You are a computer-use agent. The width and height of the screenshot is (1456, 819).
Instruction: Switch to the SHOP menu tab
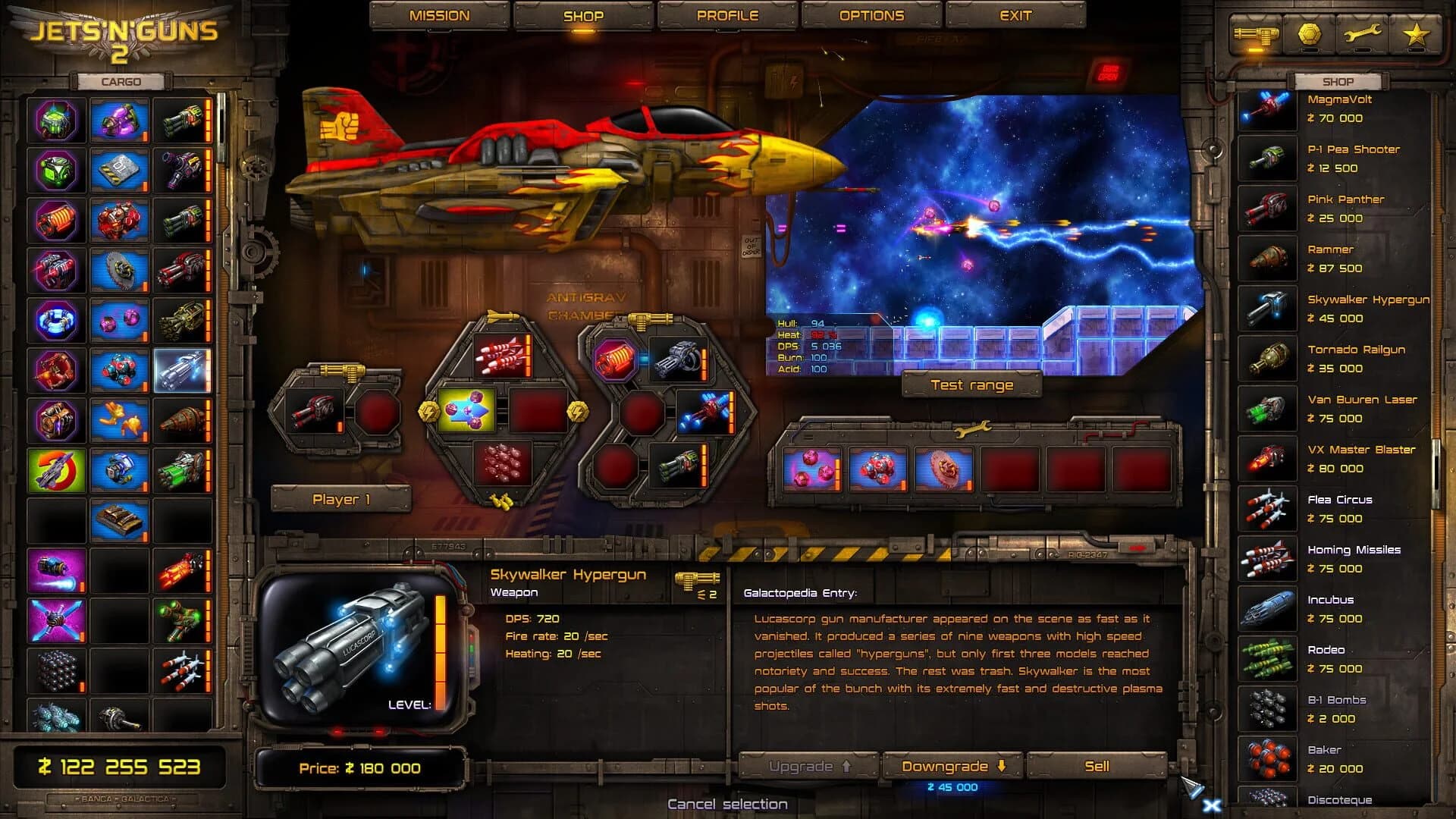coord(585,14)
